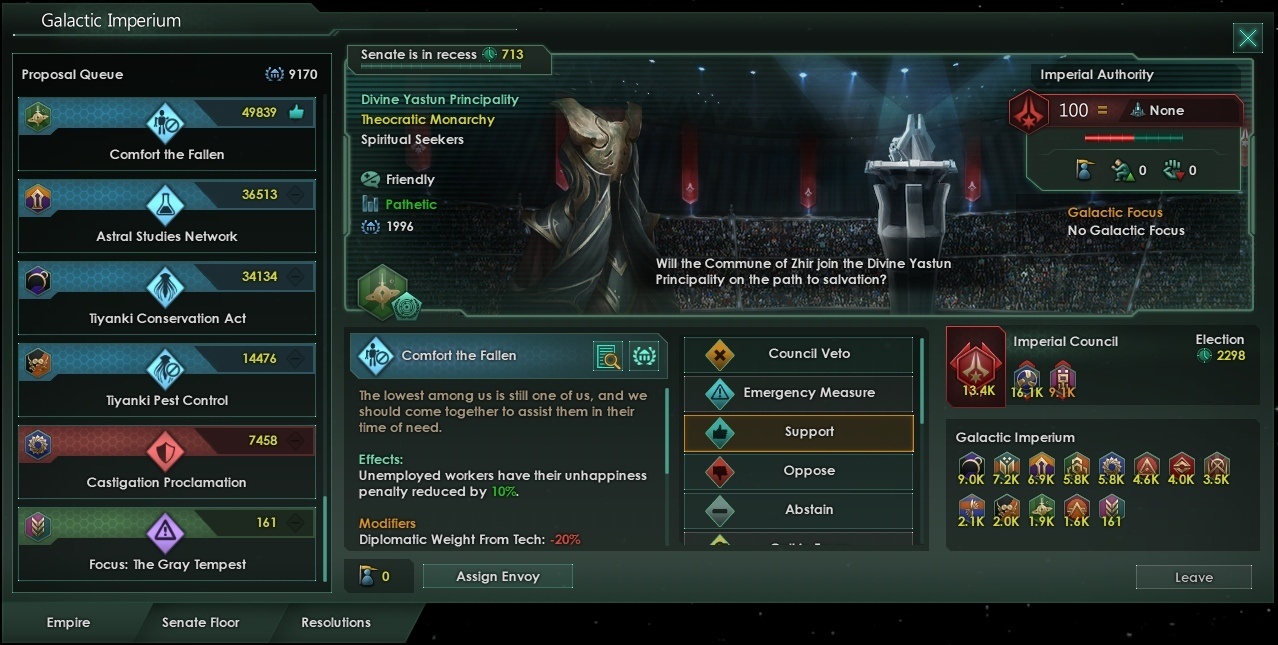This screenshot has width=1278, height=645.
Task: Choose Abstain from the vote
Action: (x=798, y=510)
